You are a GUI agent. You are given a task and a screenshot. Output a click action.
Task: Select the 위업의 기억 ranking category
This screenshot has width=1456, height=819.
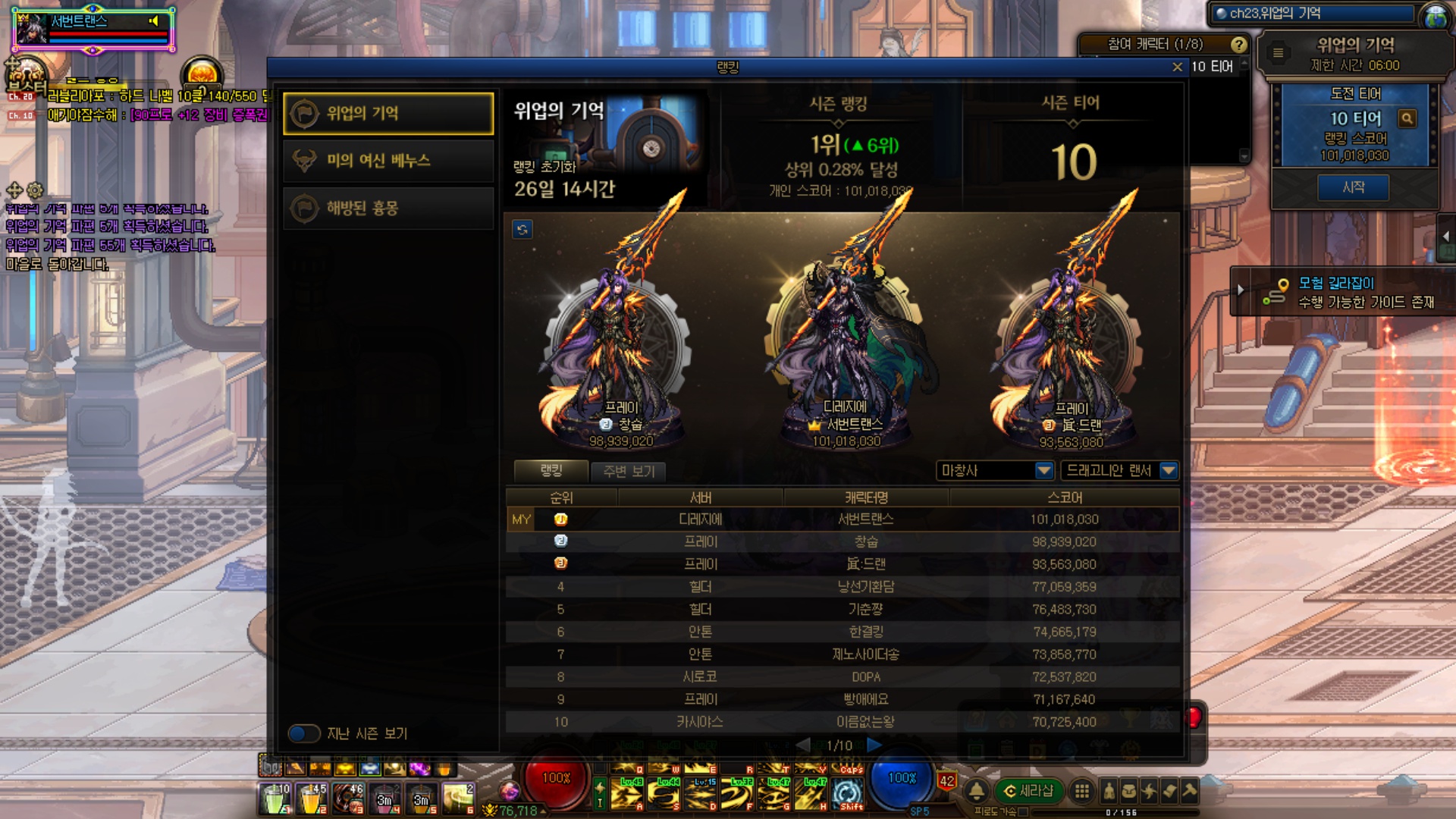click(388, 114)
